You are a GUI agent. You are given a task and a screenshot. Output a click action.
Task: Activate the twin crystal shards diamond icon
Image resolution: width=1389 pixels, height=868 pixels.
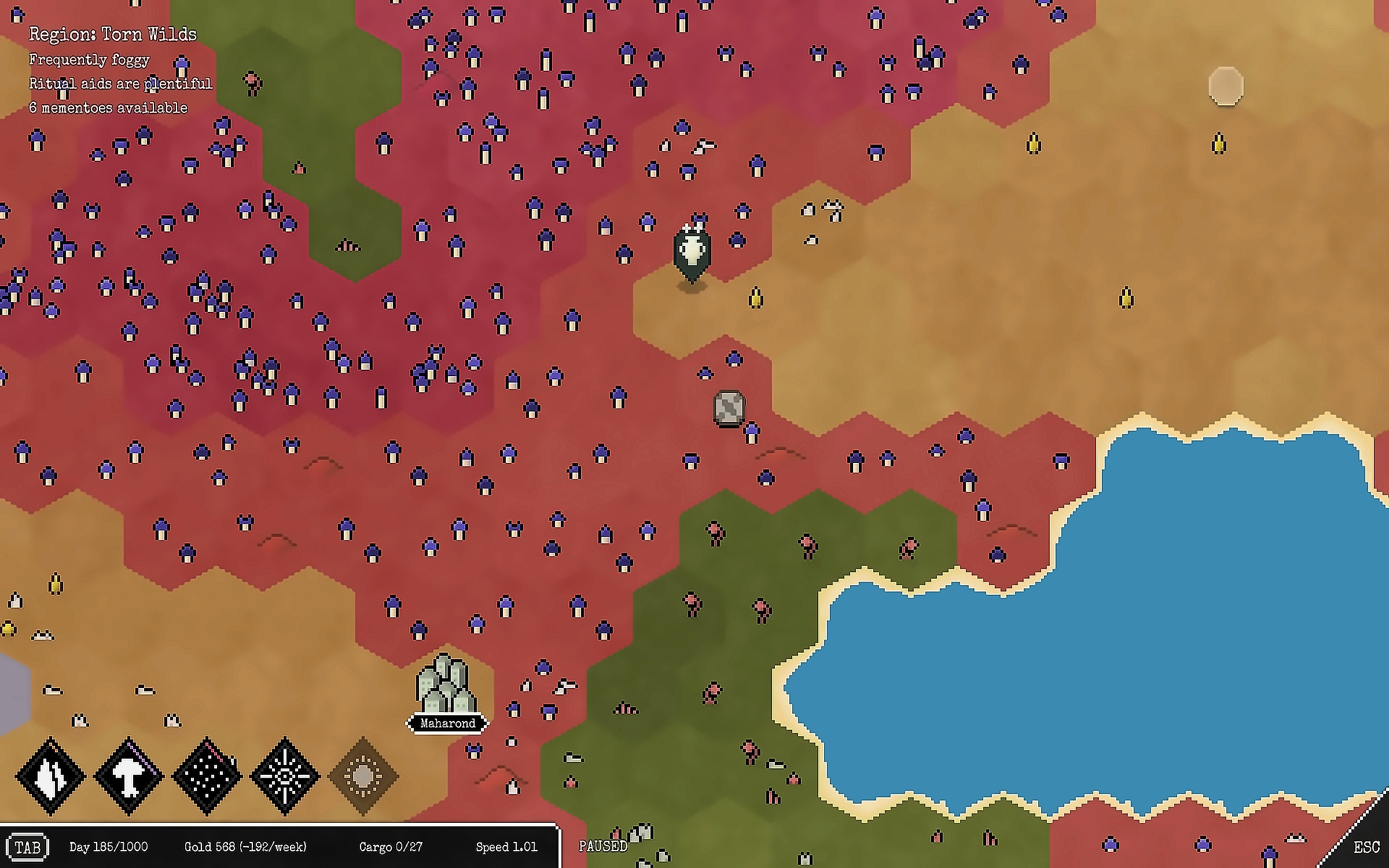51,776
